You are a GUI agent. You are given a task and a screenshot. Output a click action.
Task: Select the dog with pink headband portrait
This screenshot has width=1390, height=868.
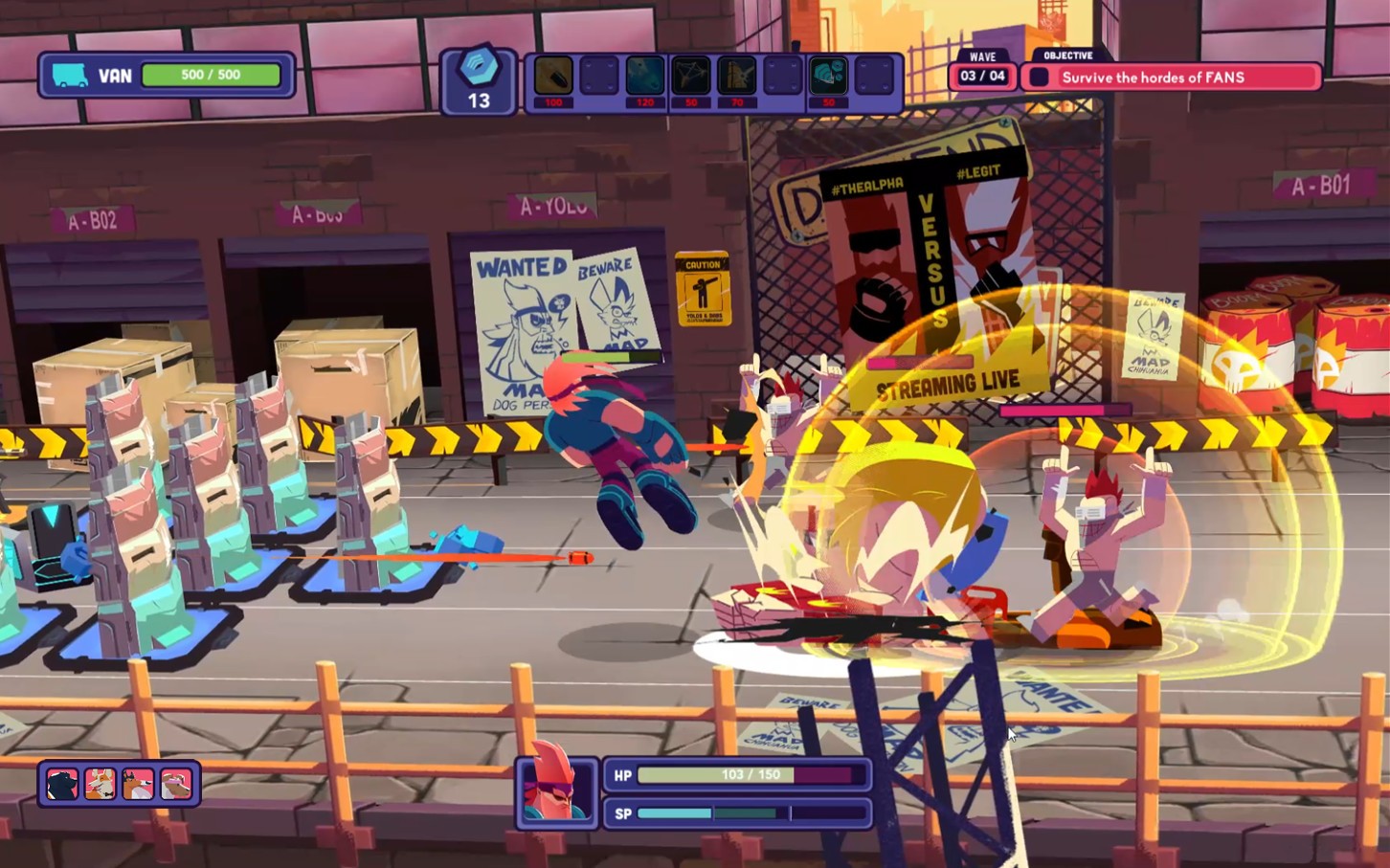(176, 784)
